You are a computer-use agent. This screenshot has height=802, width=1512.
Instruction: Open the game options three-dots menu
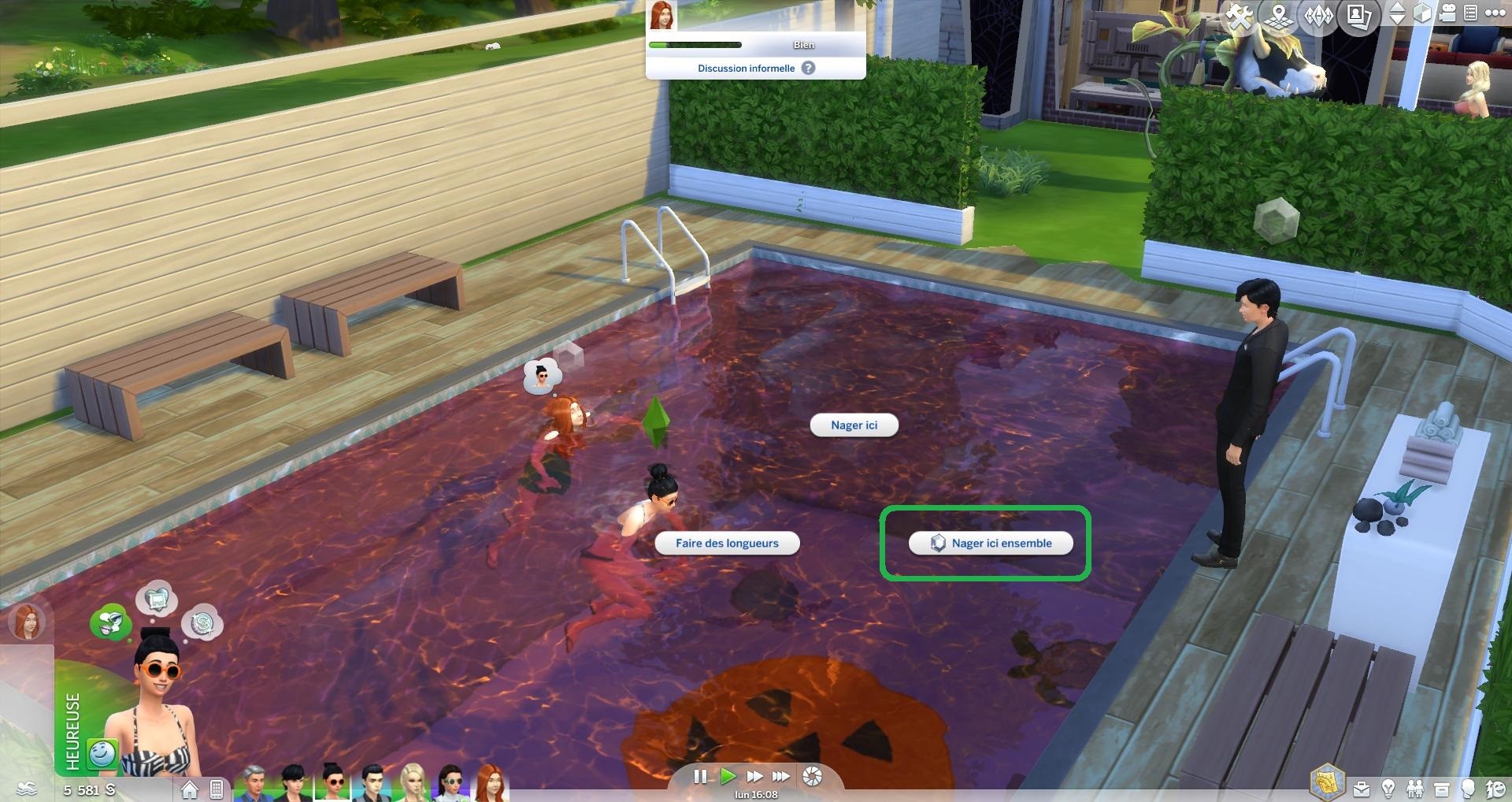click(1494, 13)
